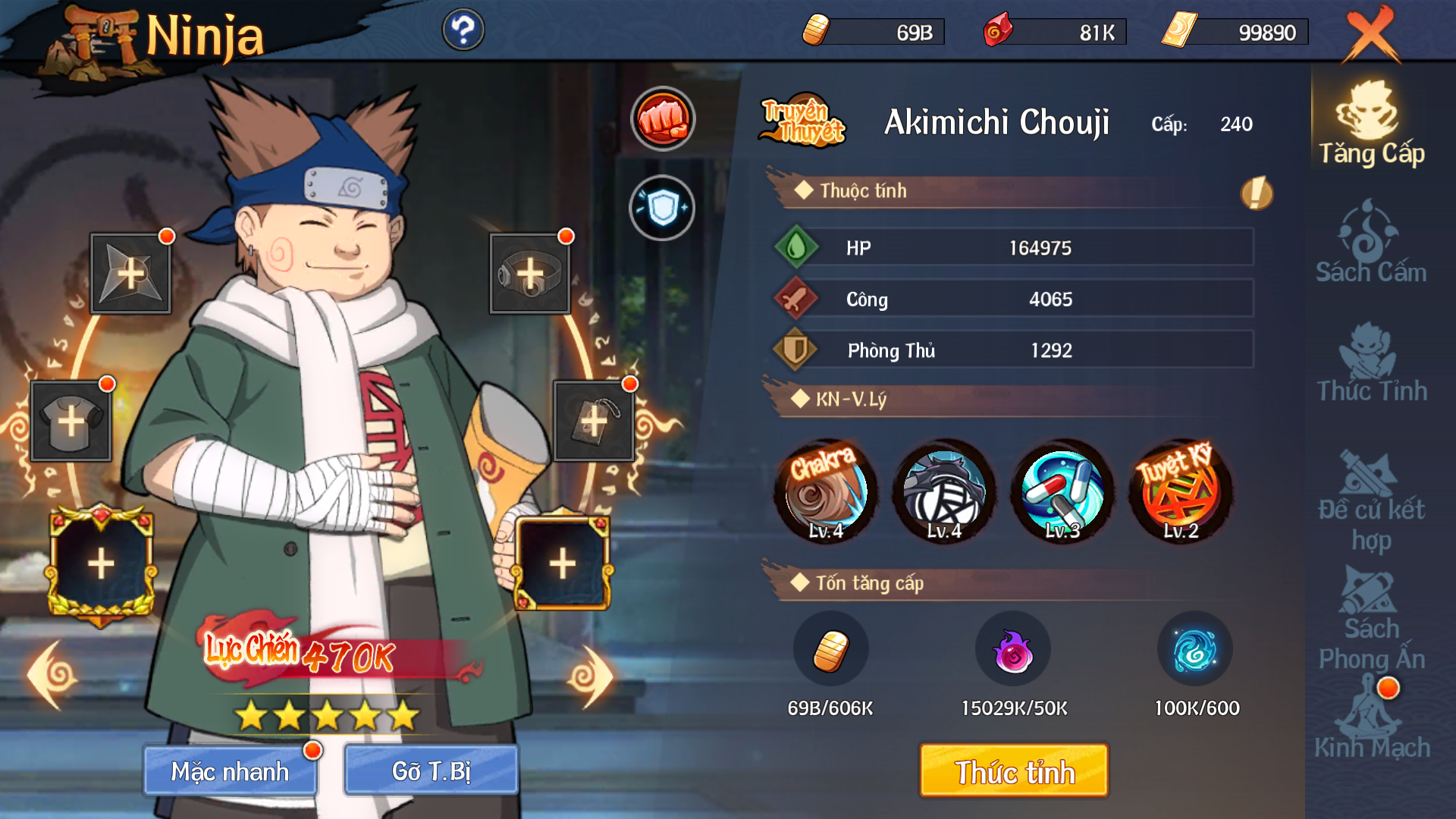Open the empty shirt armor slot

coord(71,421)
